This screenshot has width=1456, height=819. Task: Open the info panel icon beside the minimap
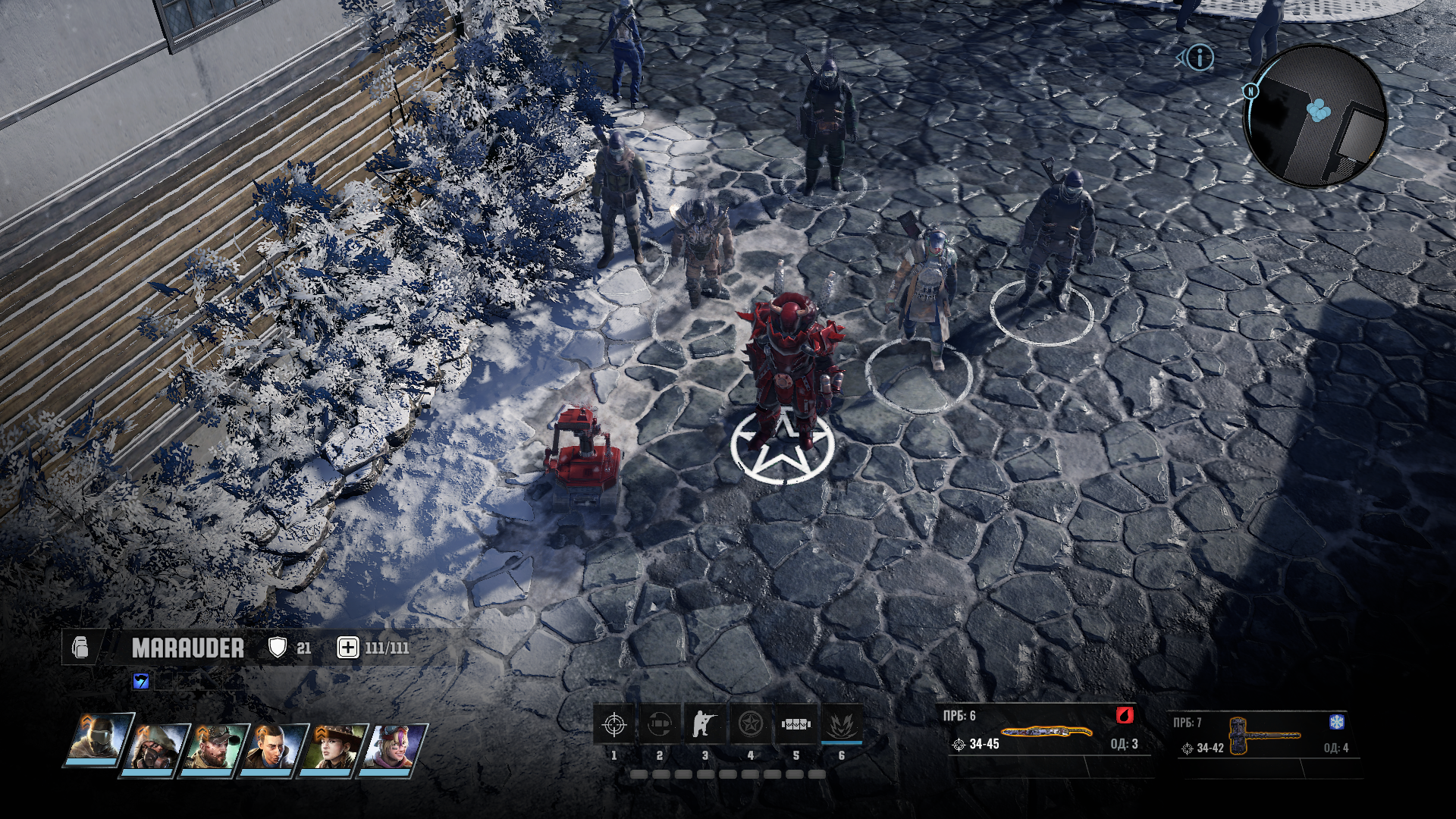[x=1200, y=57]
